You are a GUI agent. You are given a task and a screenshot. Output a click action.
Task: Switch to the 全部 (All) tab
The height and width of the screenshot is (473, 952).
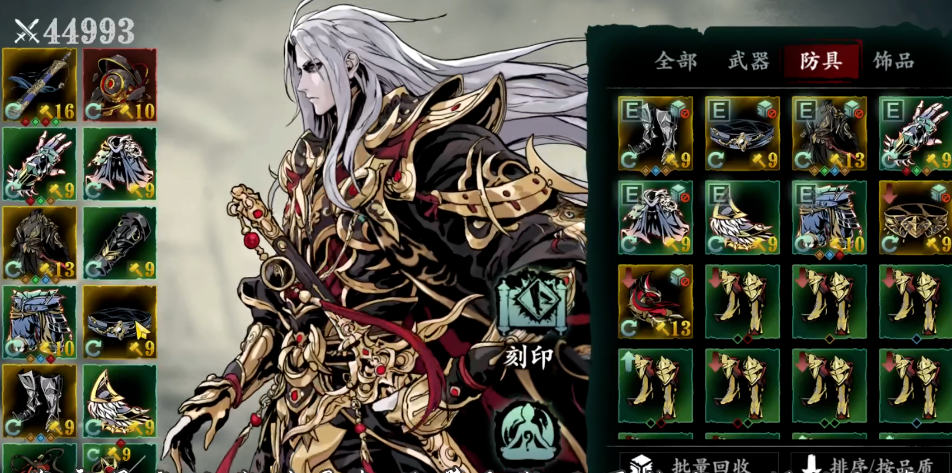tap(675, 61)
